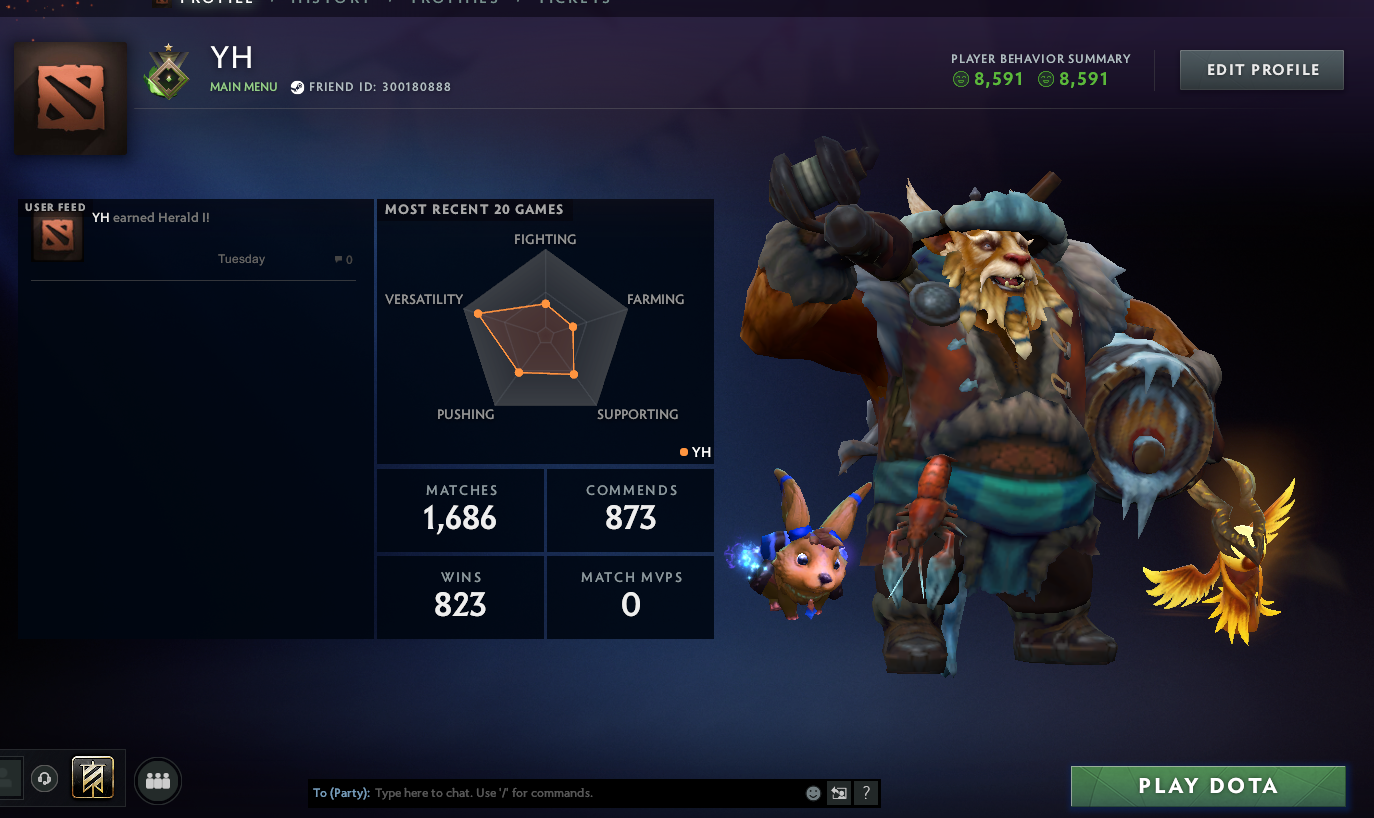Click the guild banner icon near the taskbar
This screenshot has height=818, width=1374.
pos(92,777)
